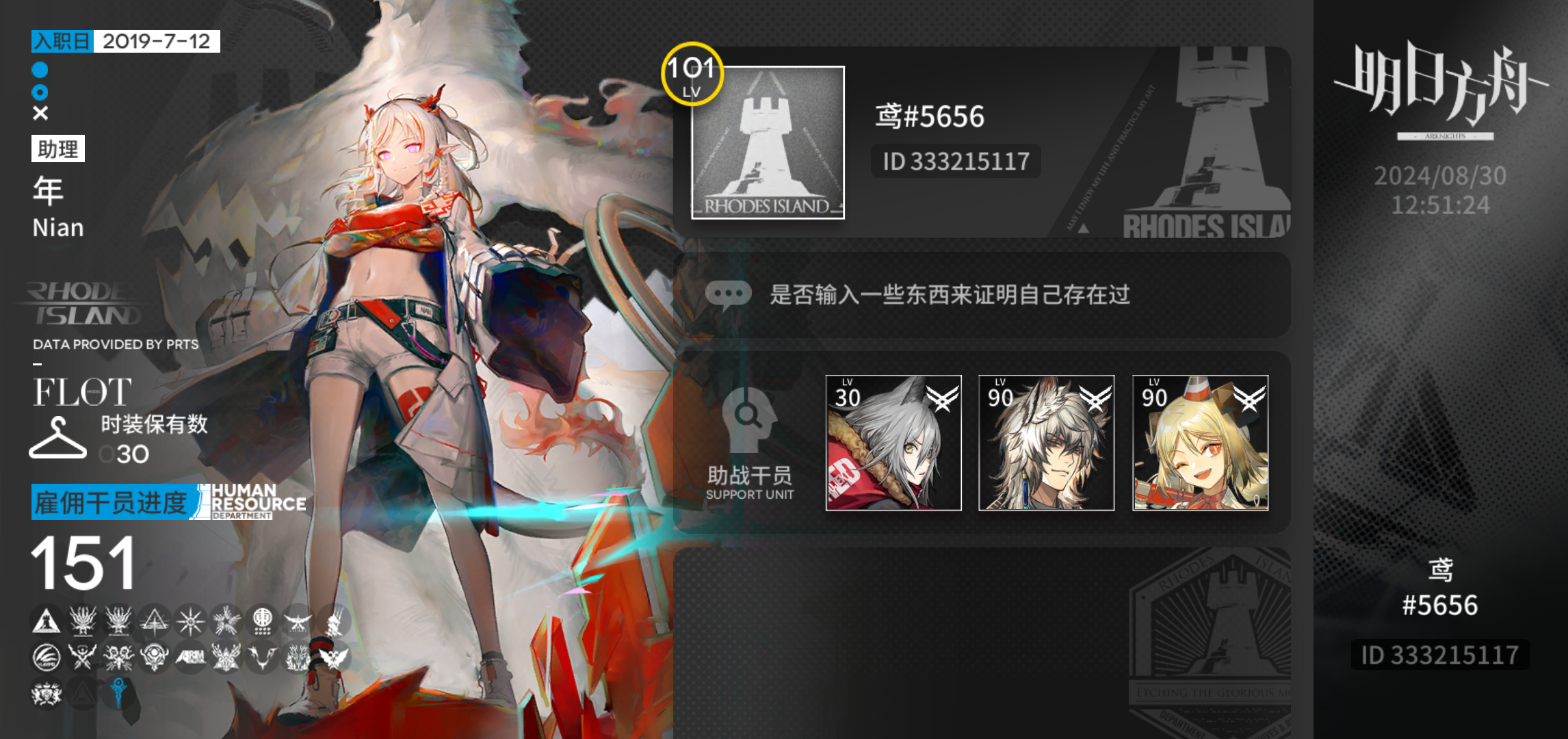Select the clothes hanger wardrobe icon
Image resolution: width=1568 pixels, height=739 pixels.
coord(56,437)
